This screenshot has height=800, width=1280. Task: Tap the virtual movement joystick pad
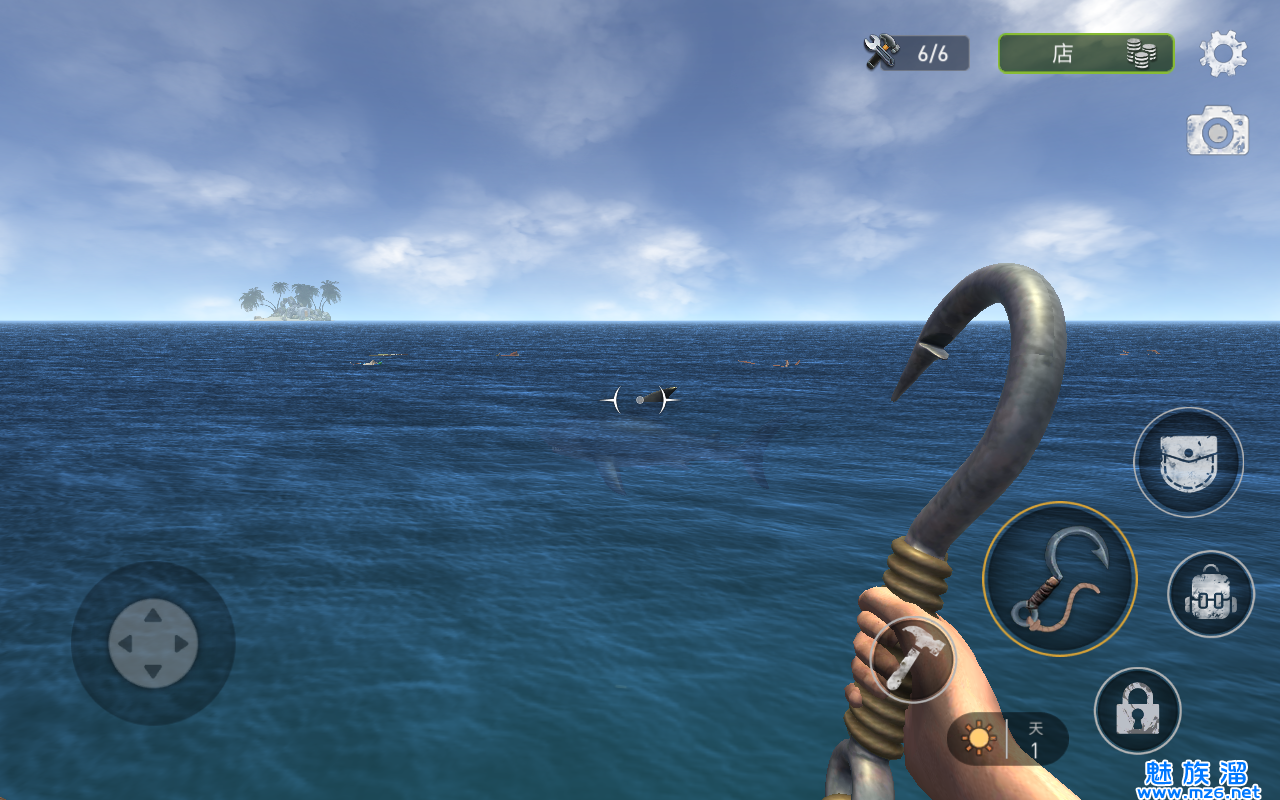pyautogui.click(x=153, y=643)
